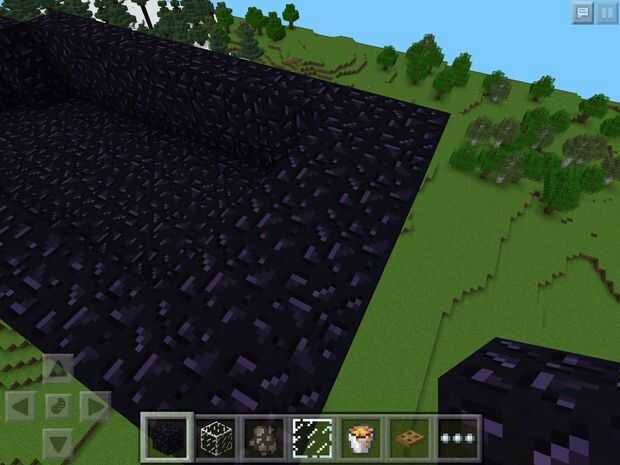The height and width of the screenshot is (465, 620).
Task: Pick the lava bucket slot
Action: [359, 438]
